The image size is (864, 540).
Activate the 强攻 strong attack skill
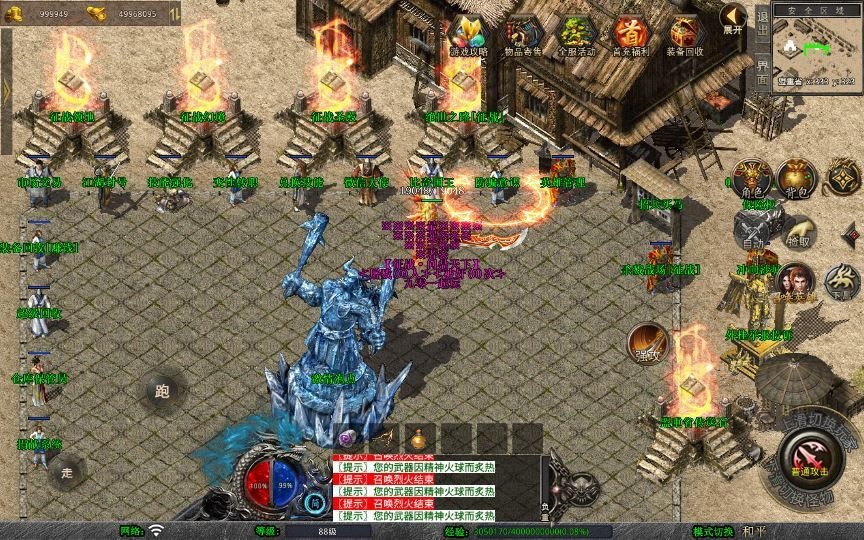point(648,343)
